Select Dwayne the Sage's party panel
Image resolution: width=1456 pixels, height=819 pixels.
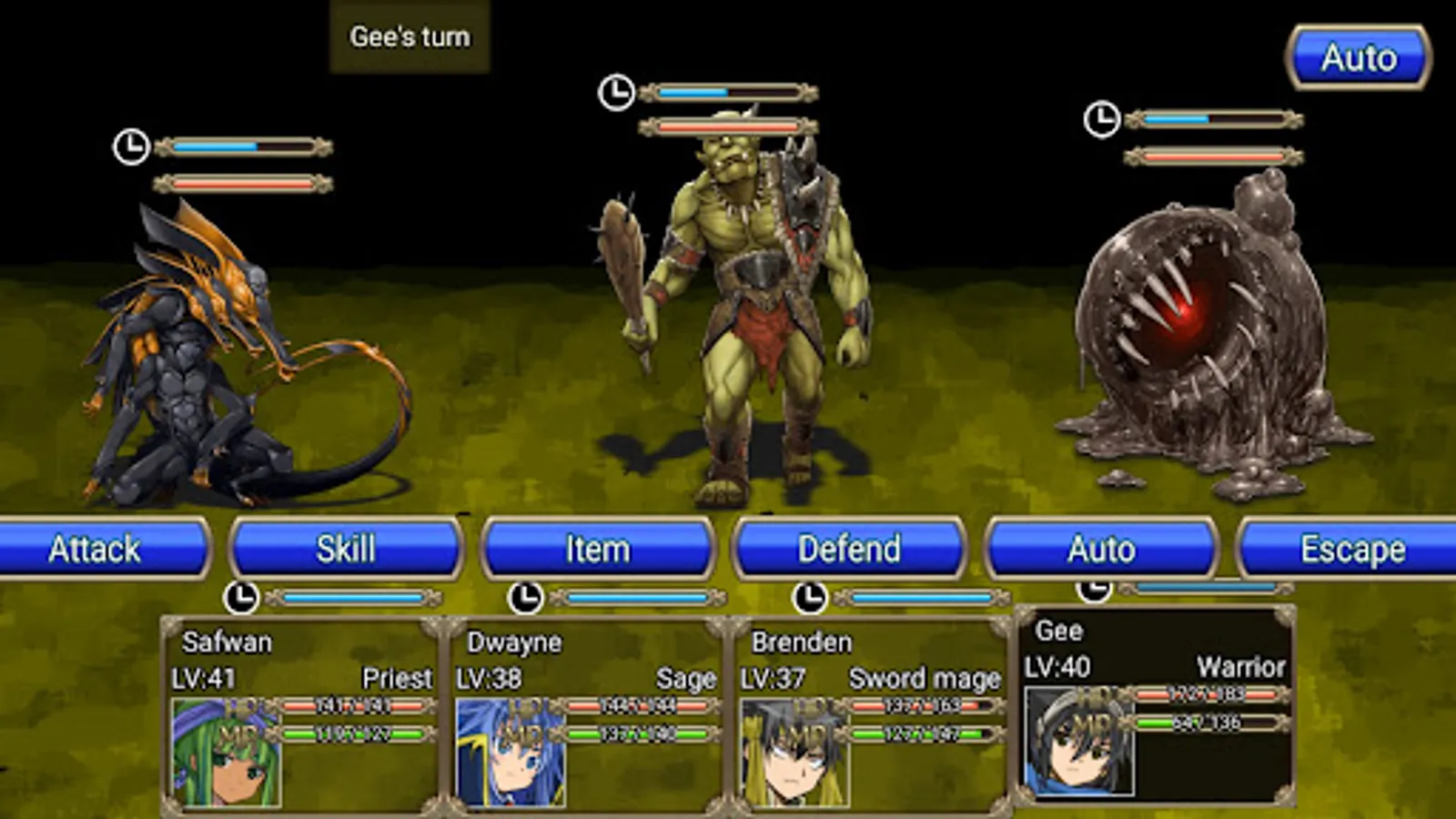[x=587, y=714]
